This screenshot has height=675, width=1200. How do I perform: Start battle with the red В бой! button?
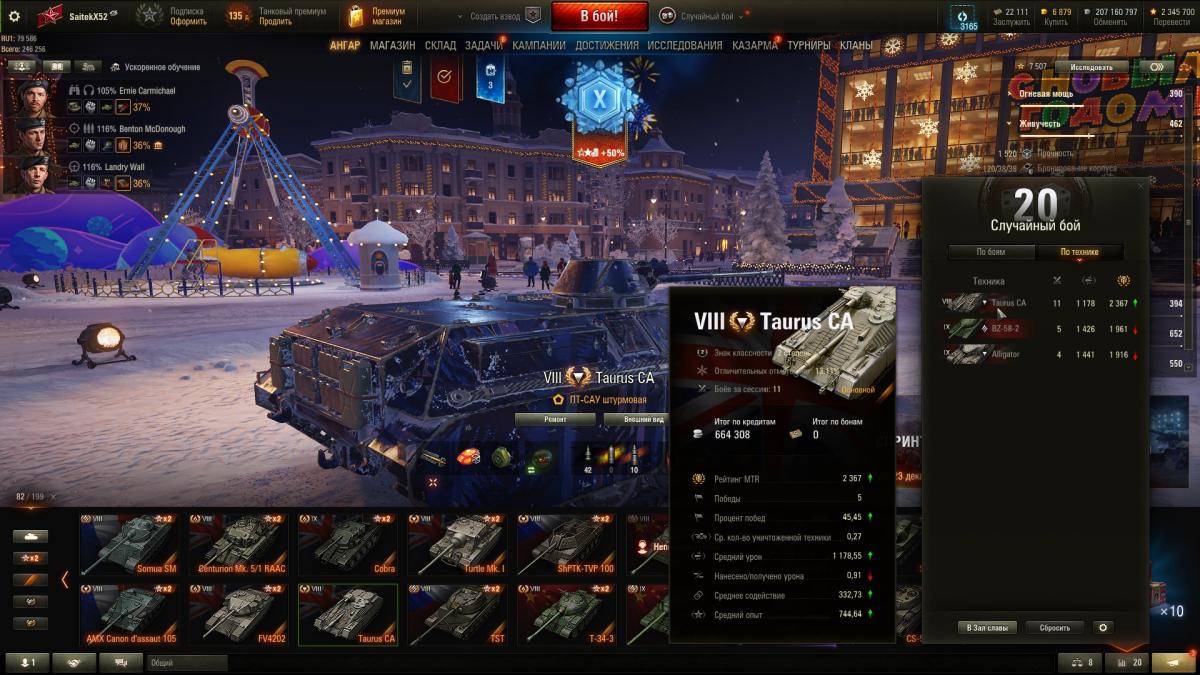599,16
